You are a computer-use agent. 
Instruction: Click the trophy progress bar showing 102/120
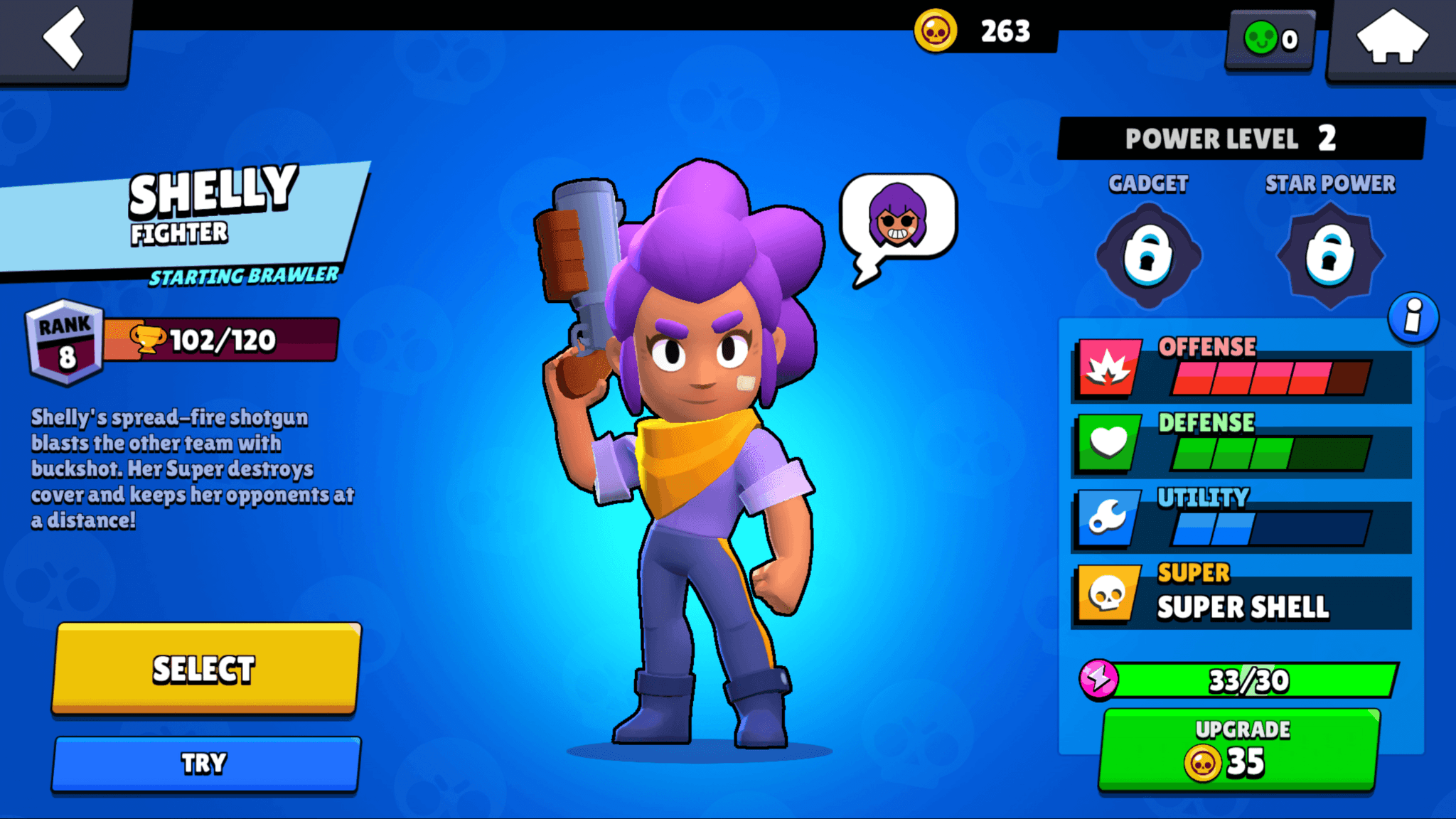[220, 340]
